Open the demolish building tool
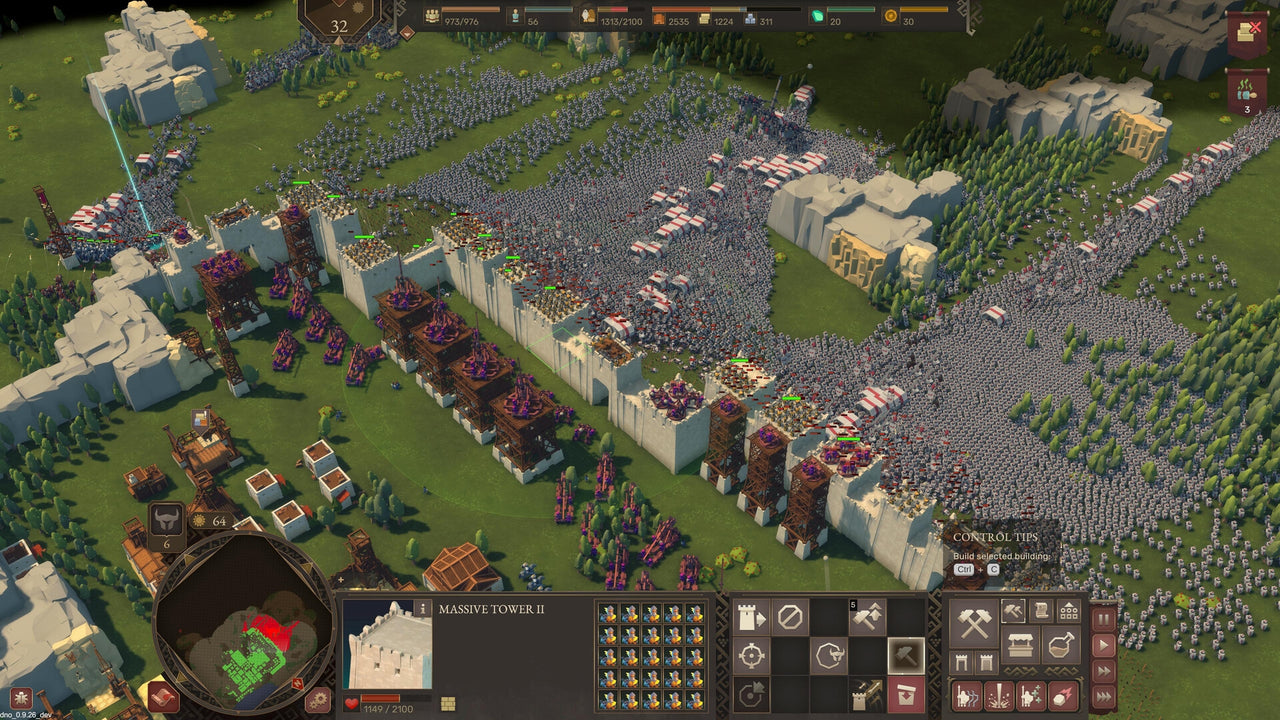Viewport: 1280px width, 720px height. coord(905,692)
